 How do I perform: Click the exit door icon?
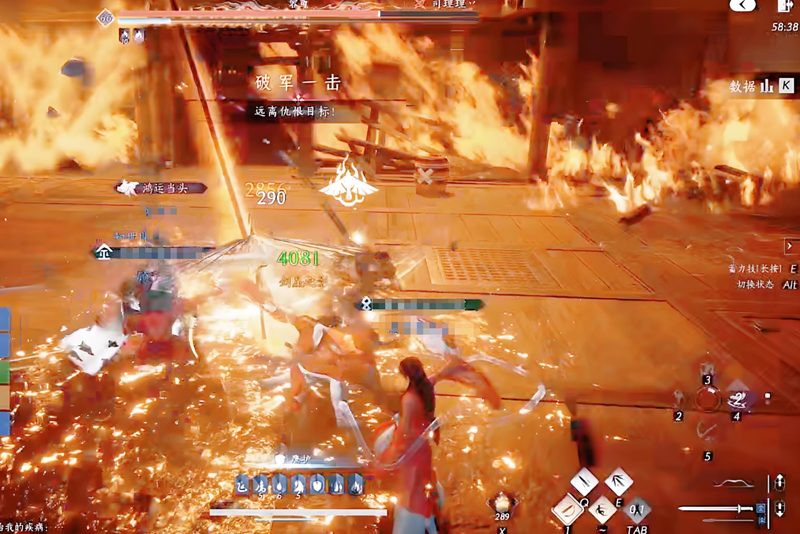(x=783, y=7)
